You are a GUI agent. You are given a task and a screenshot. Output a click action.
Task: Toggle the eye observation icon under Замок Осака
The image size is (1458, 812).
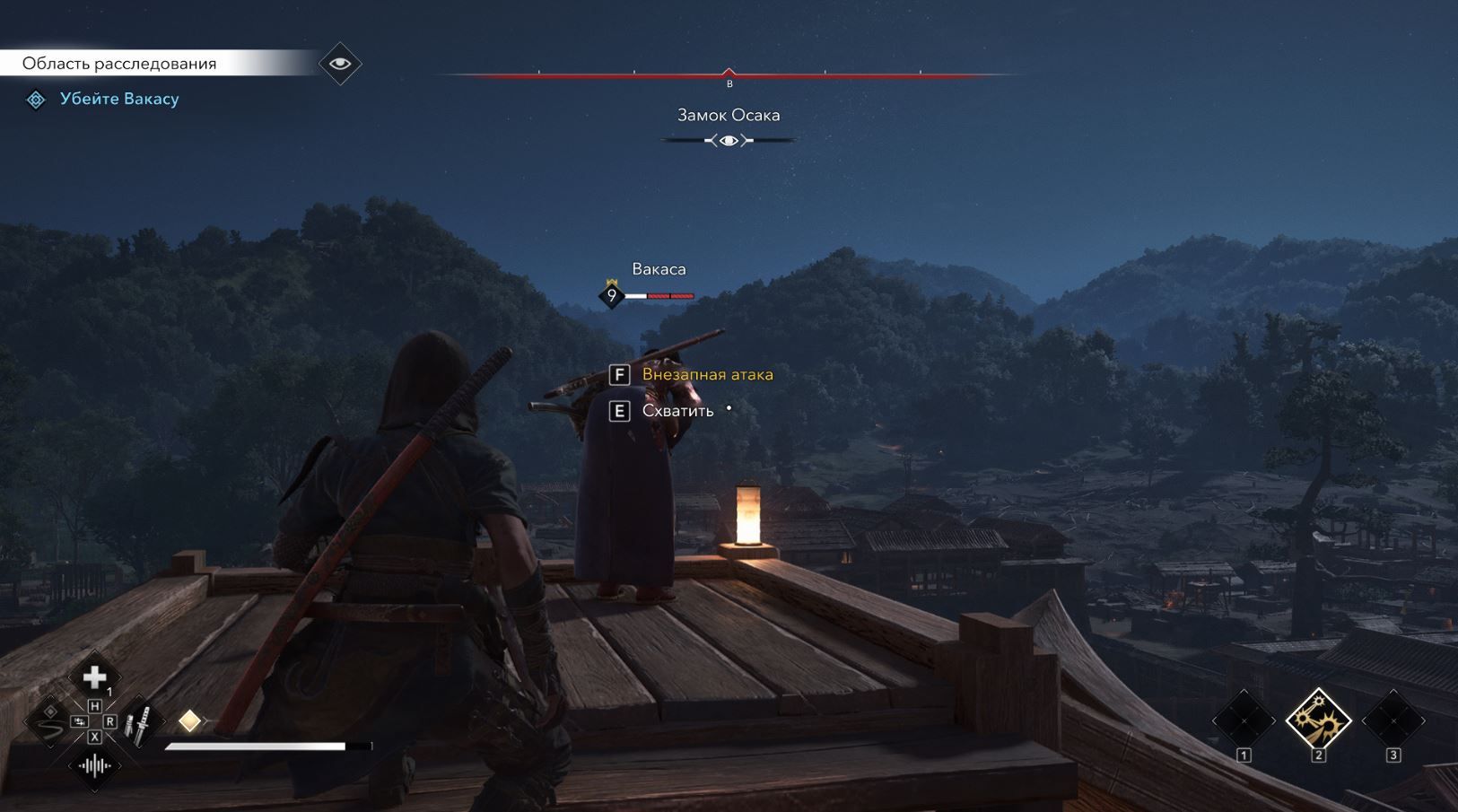(728, 140)
